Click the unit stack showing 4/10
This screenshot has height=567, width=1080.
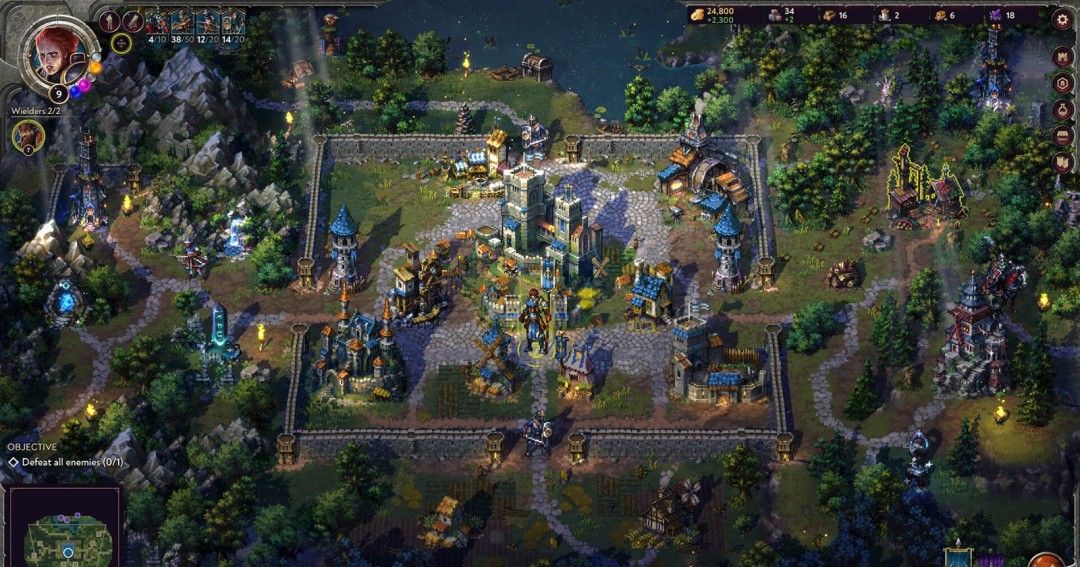(x=159, y=24)
